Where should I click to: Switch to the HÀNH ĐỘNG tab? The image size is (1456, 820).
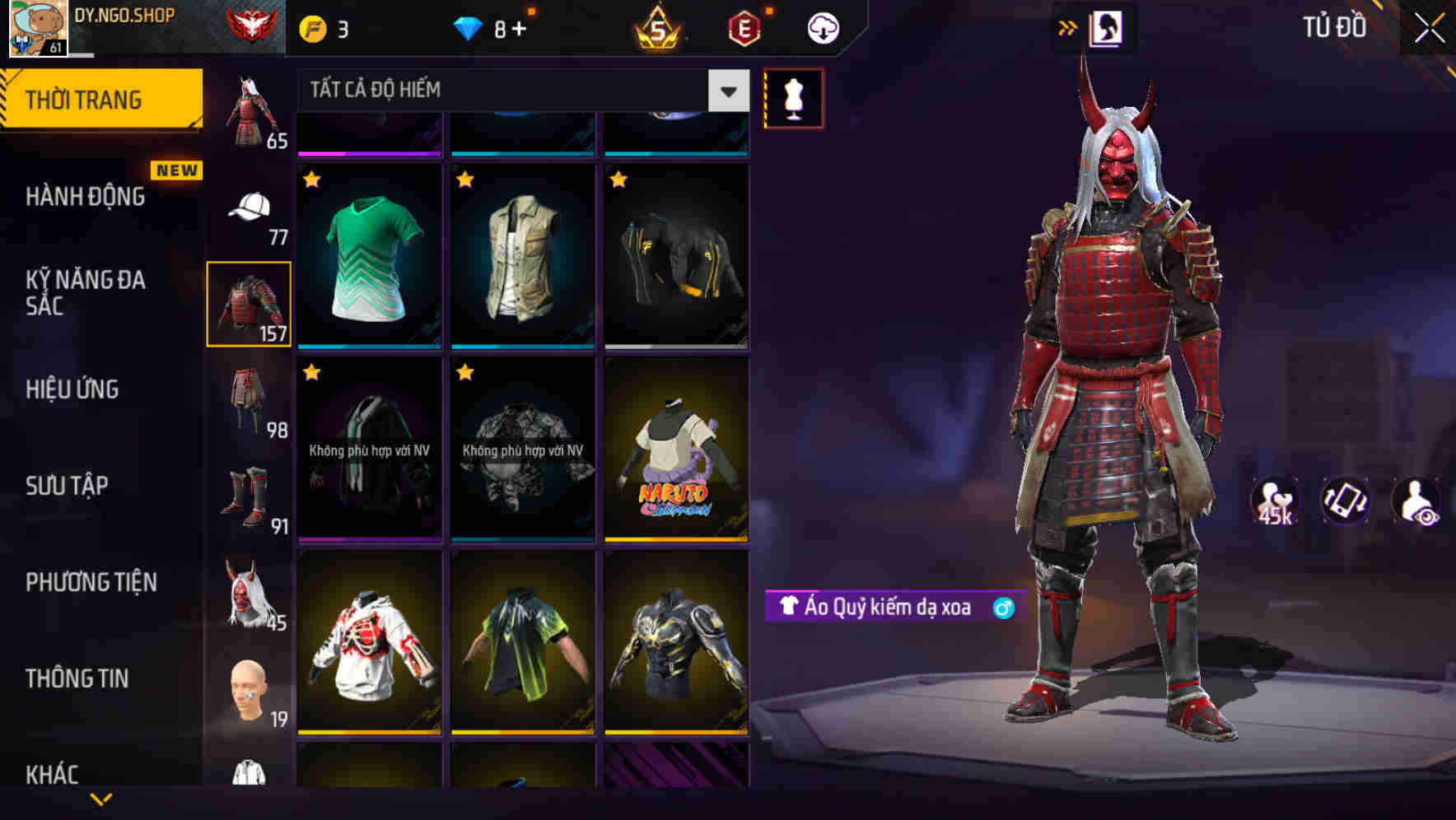pyautogui.click(x=86, y=197)
